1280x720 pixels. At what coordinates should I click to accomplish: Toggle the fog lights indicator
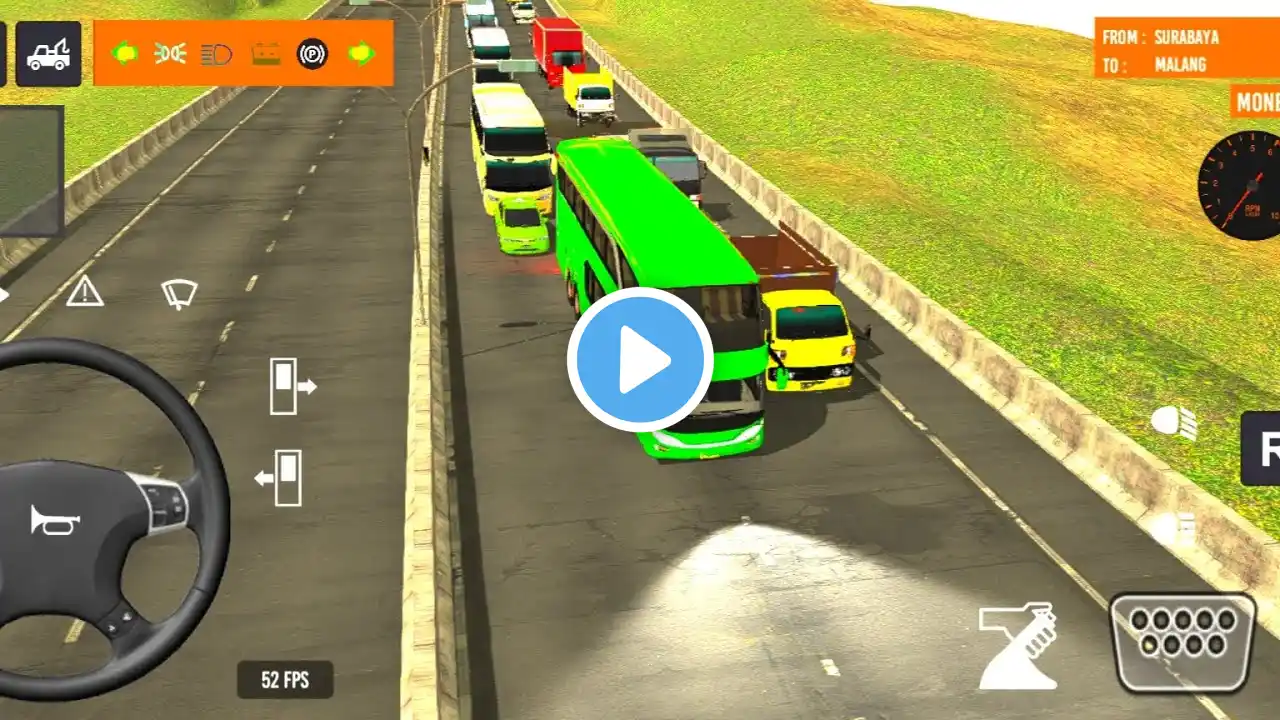coord(170,54)
